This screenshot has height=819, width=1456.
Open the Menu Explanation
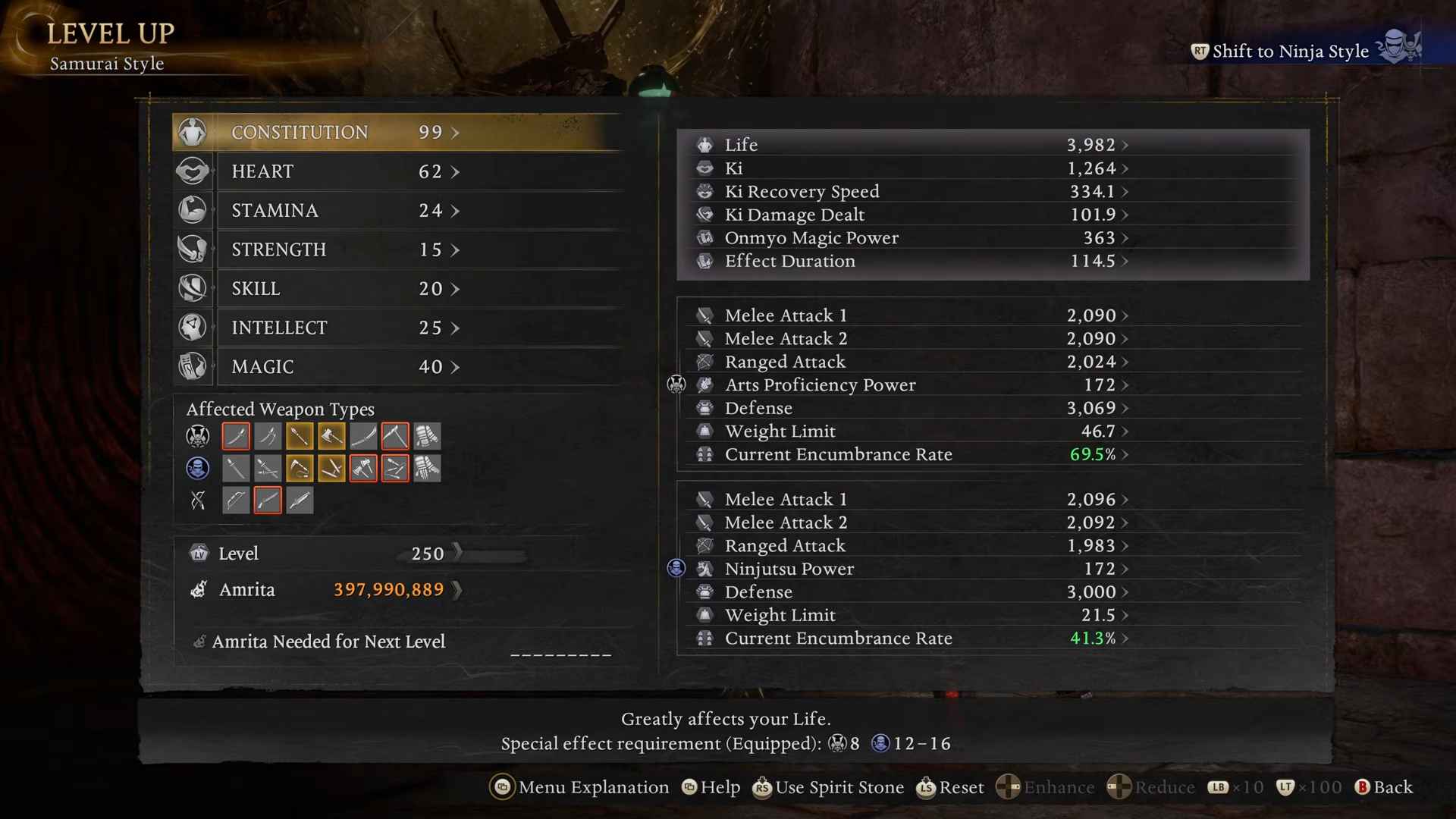pyautogui.click(x=581, y=788)
